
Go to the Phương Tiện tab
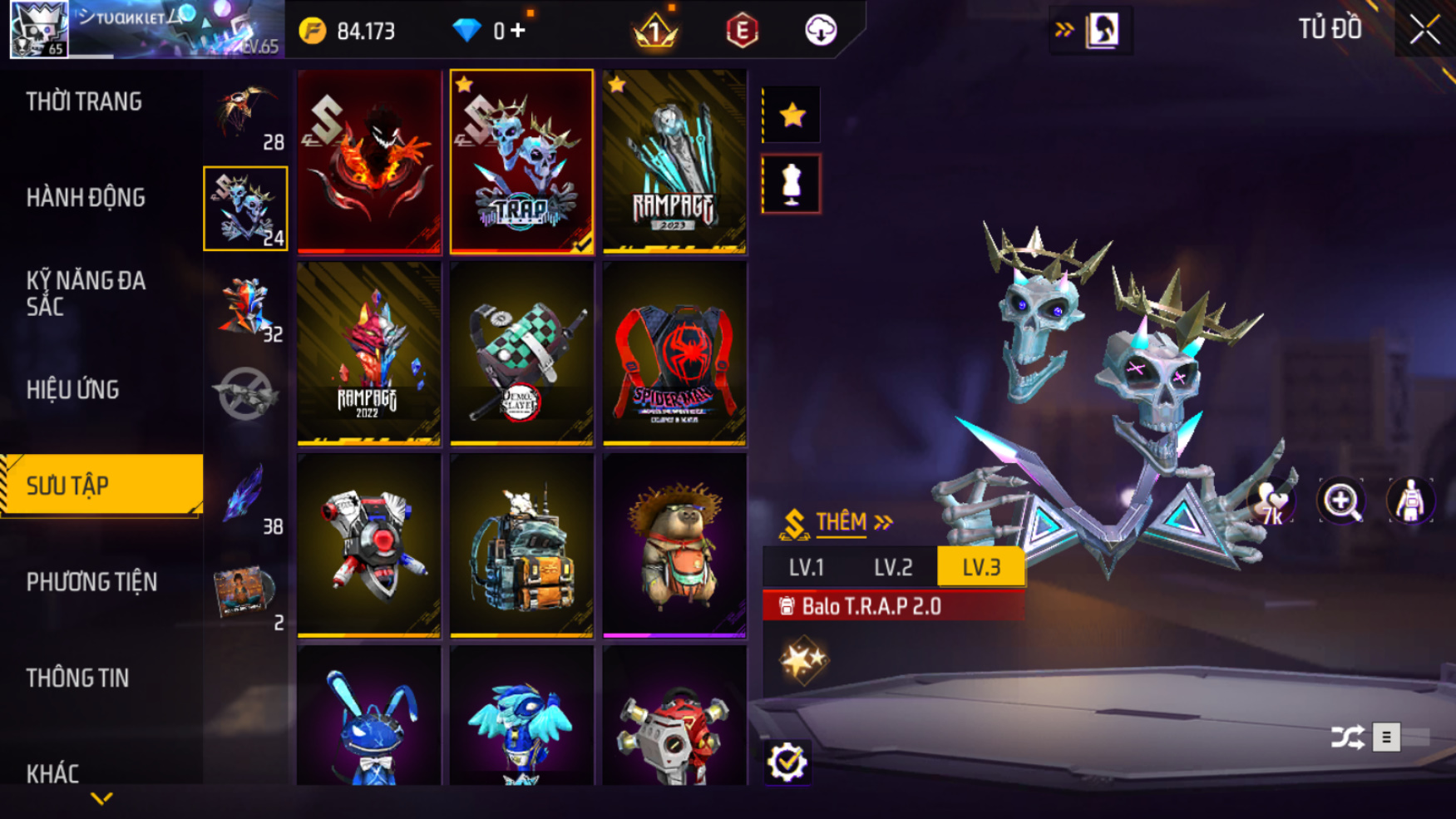[x=91, y=582]
